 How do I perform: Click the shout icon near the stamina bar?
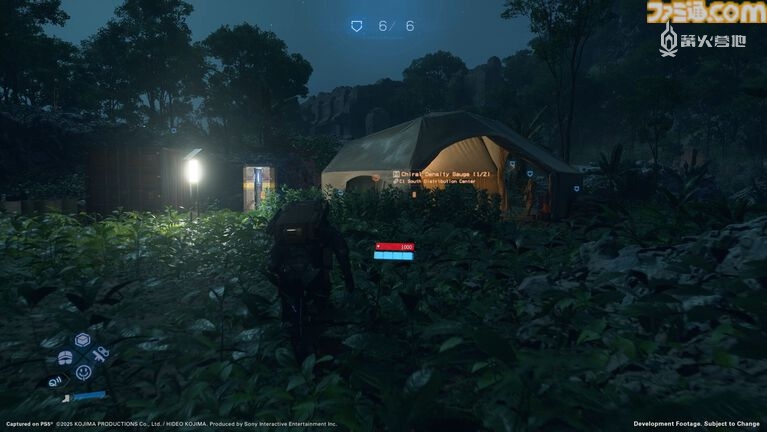pos(56,381)
